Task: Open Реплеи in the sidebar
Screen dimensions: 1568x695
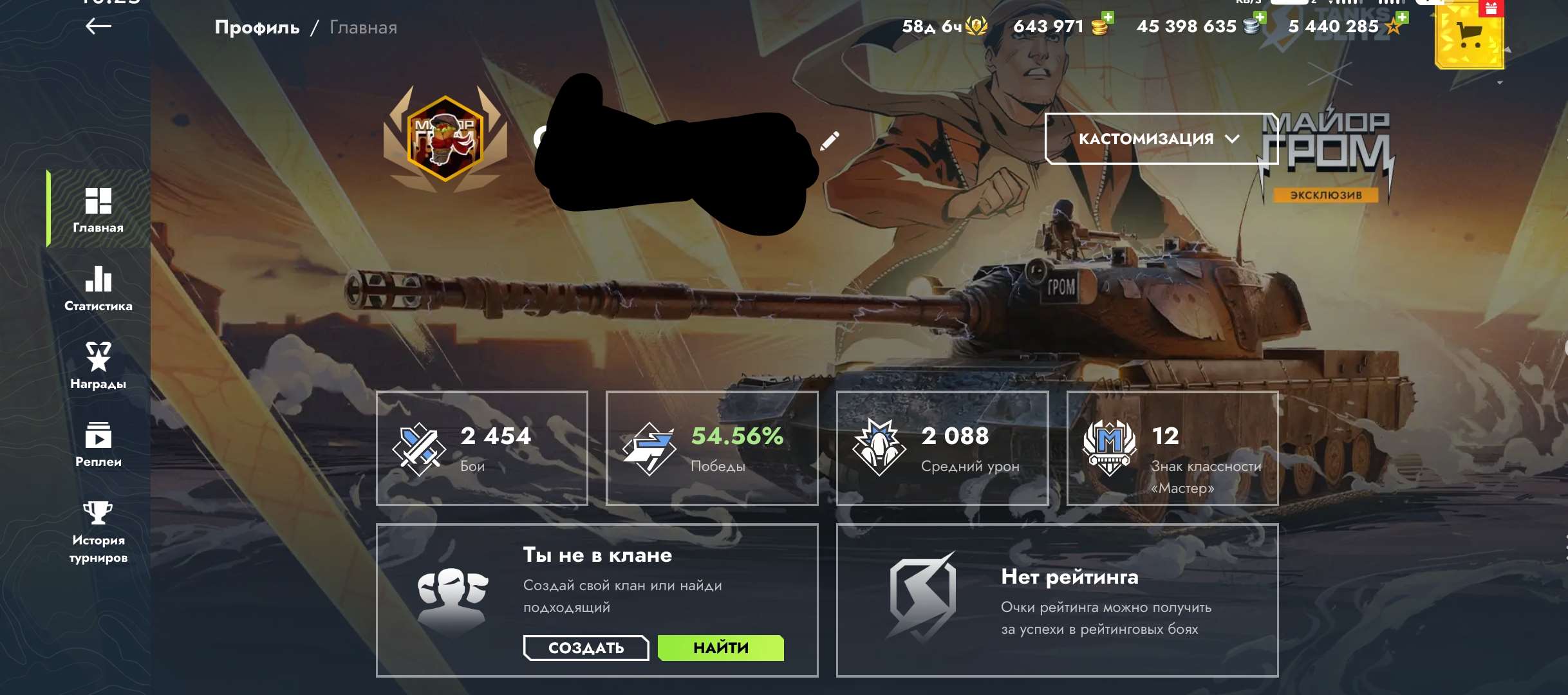Action: (98, 444)
